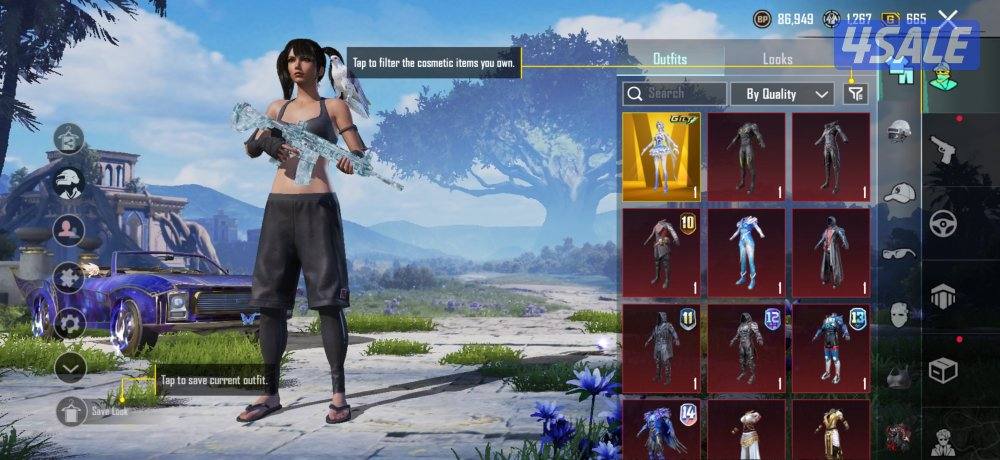Image resolution: width=1000 pixels, height=460 pixels.
Task: Switch to the pistol weapon skins section
Action: click(x=942, y=150)
